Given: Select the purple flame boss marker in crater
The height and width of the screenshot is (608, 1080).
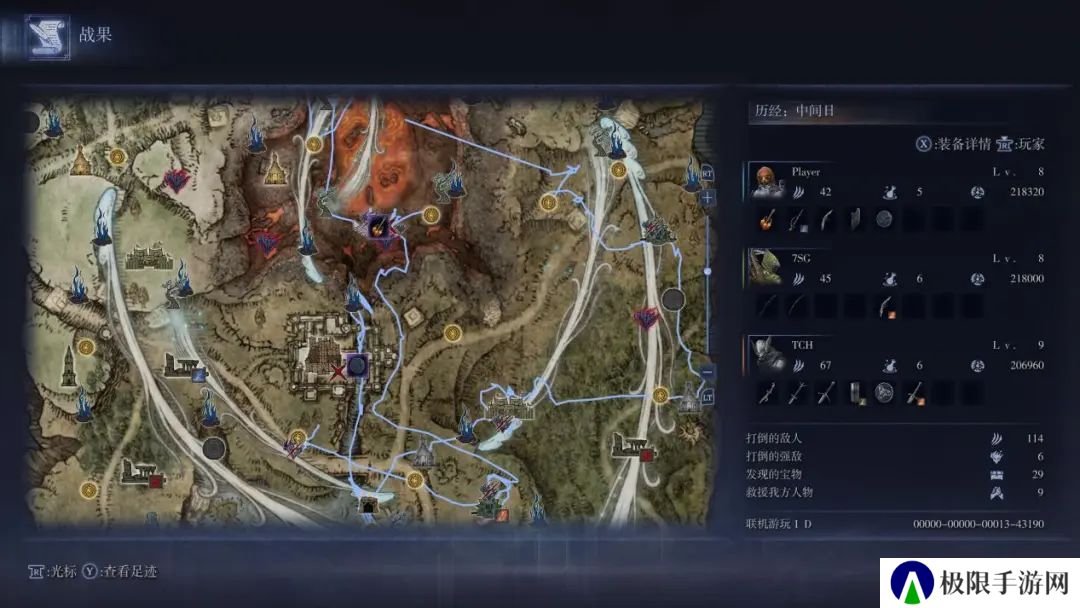Looking at the screenshot, I should coord(380,225).
